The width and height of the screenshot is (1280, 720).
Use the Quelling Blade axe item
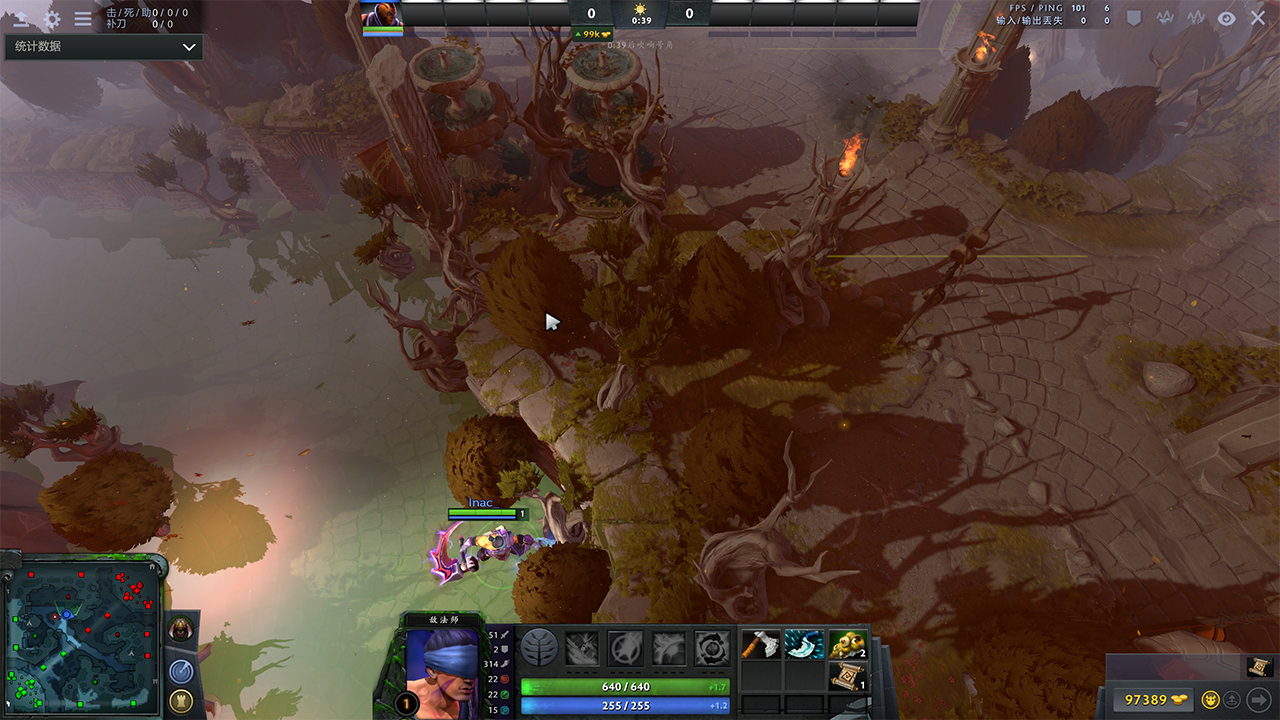[x=761, y=645]
